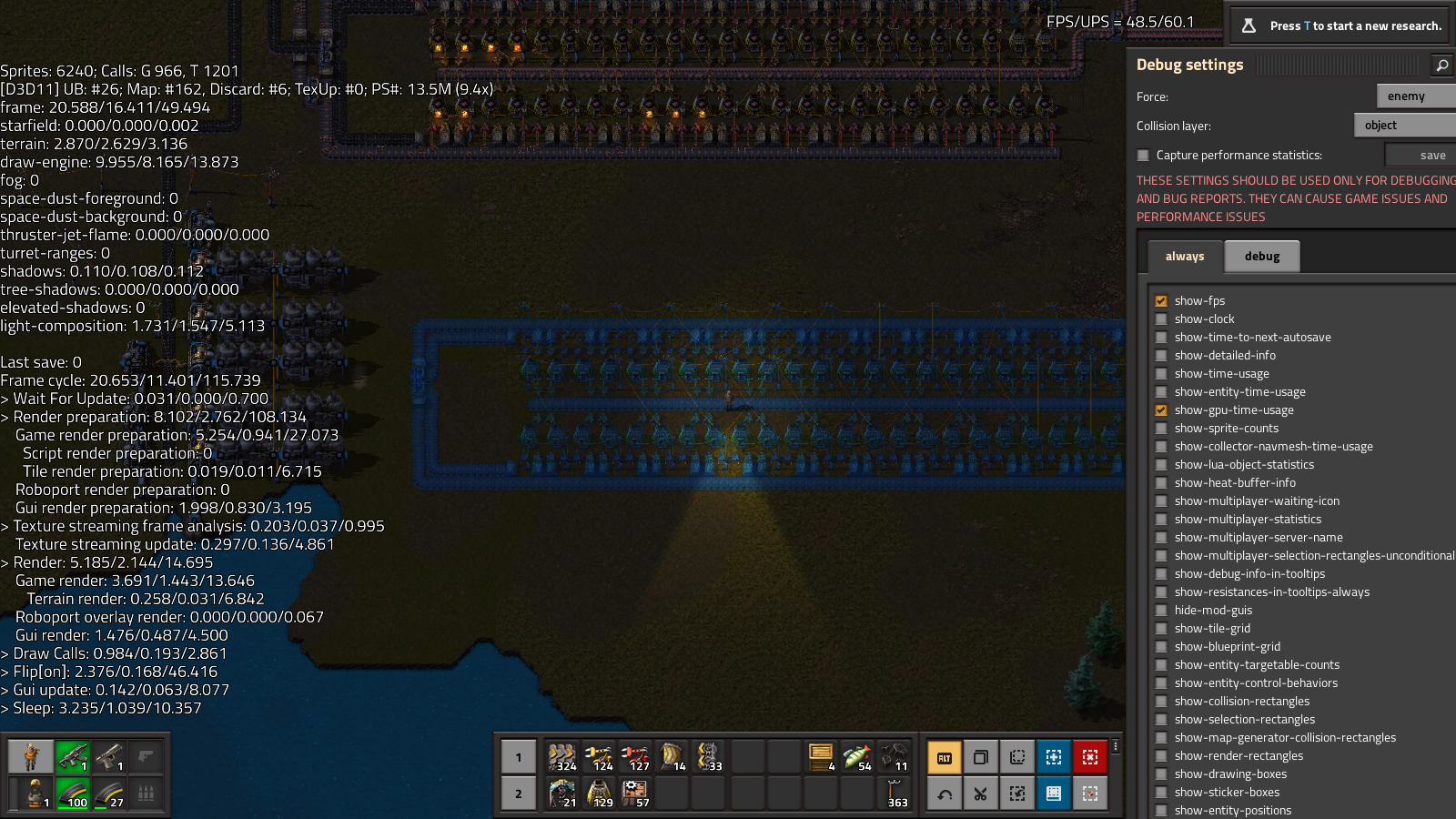Untick the show-fps checkbox
Screen dimensions: 1456x819
pyautogui.click(x=1161, y=301)
